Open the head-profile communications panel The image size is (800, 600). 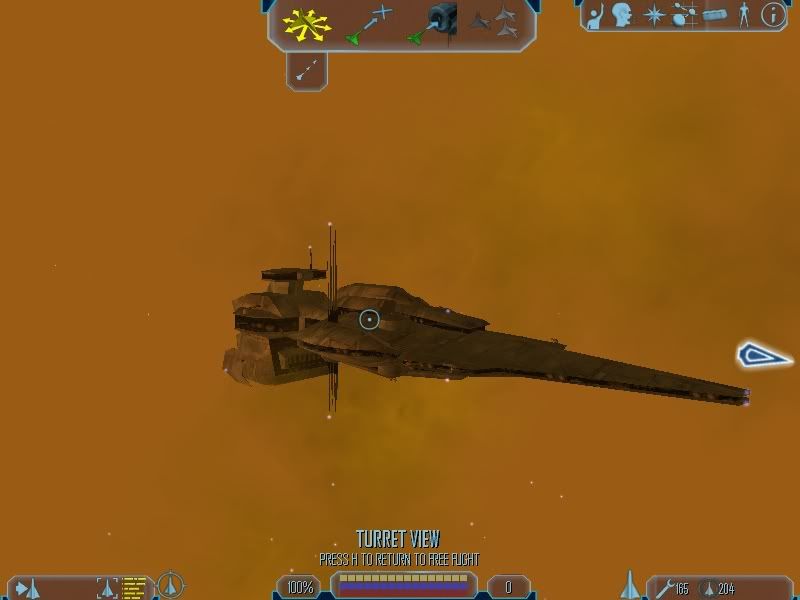624,14
